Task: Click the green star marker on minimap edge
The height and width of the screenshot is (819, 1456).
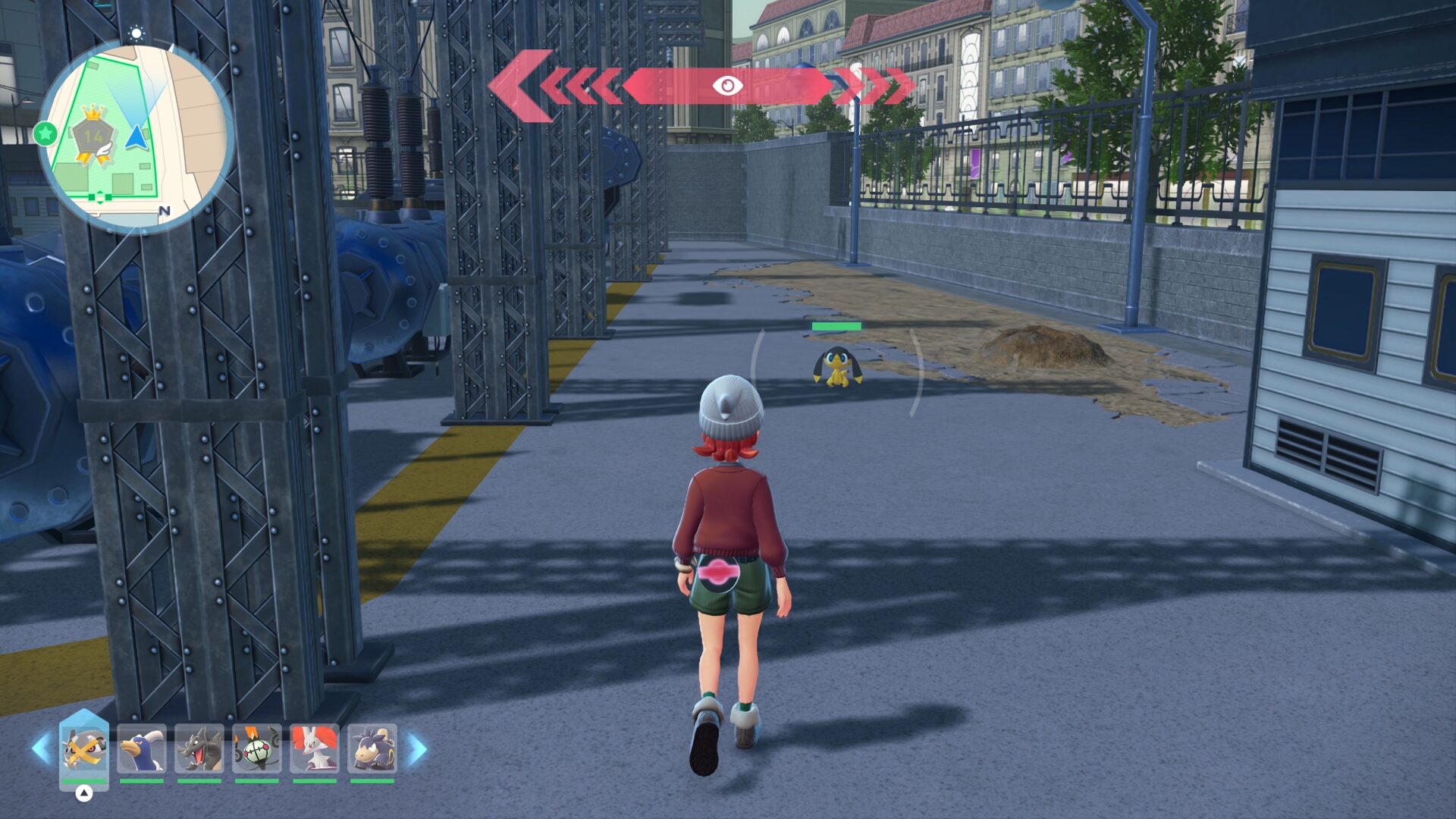Action: [x=45, y=134]
